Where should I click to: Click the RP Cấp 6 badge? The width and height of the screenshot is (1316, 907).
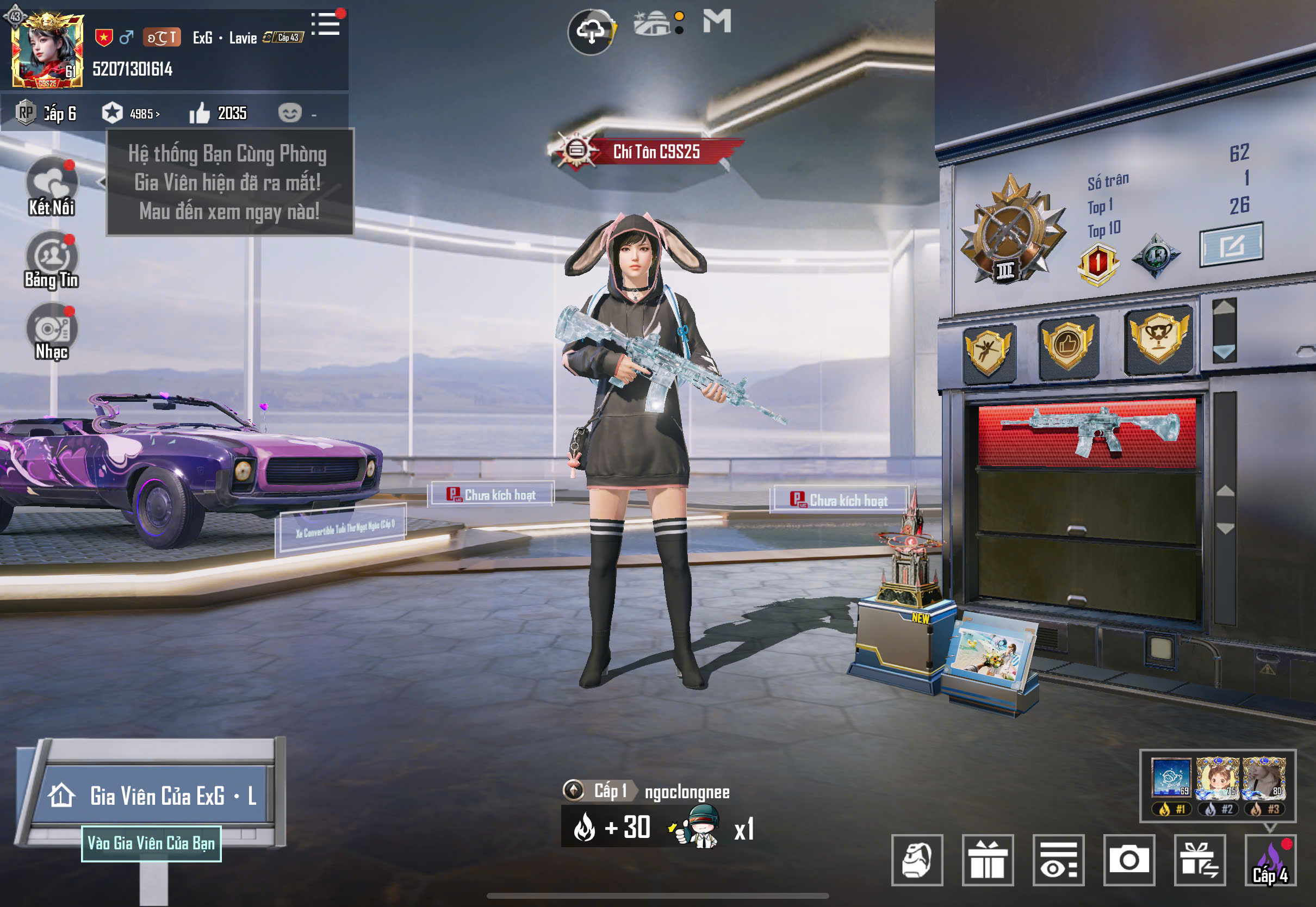(47, 113)
